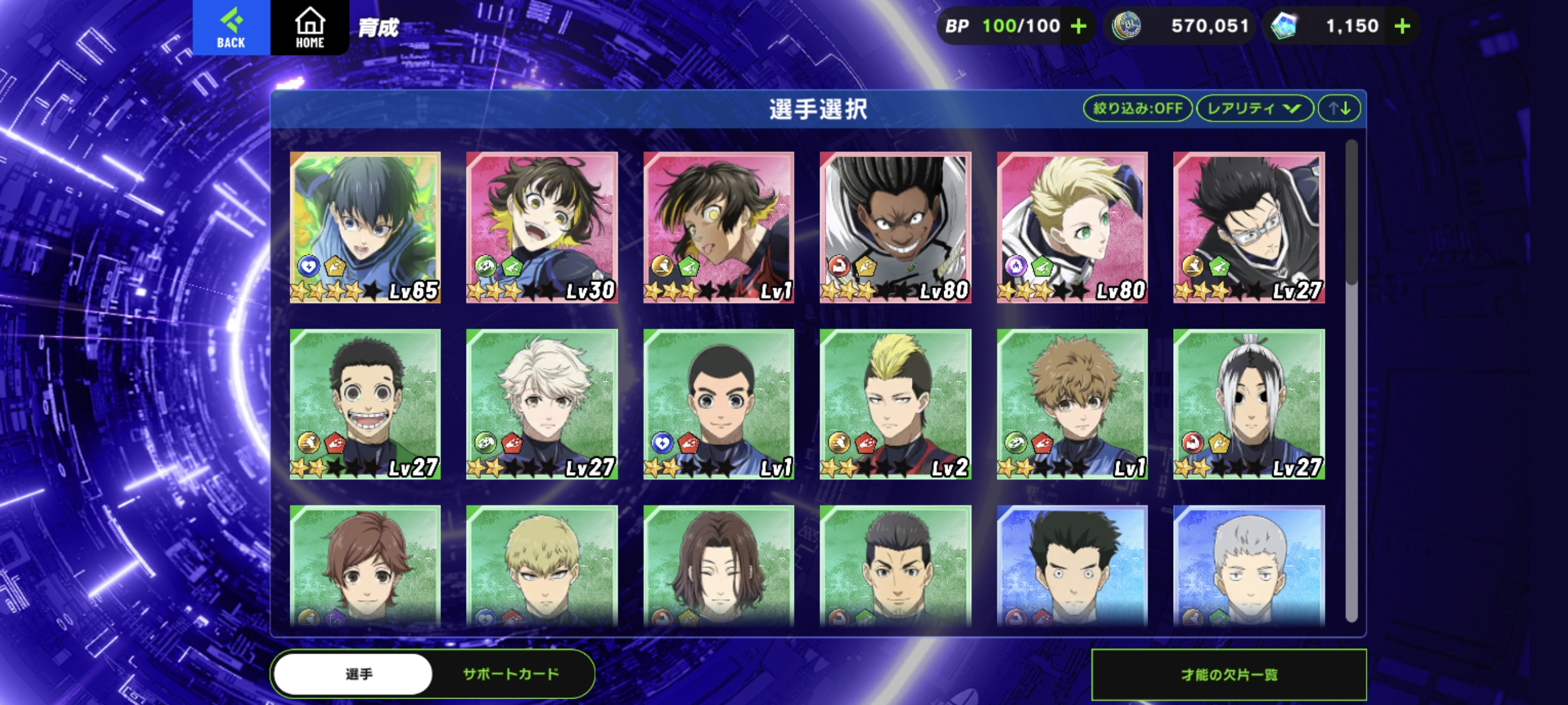This screenshot has width=1568, height=705.
Task: Go back with the BACK button
Action: point(231,27)
